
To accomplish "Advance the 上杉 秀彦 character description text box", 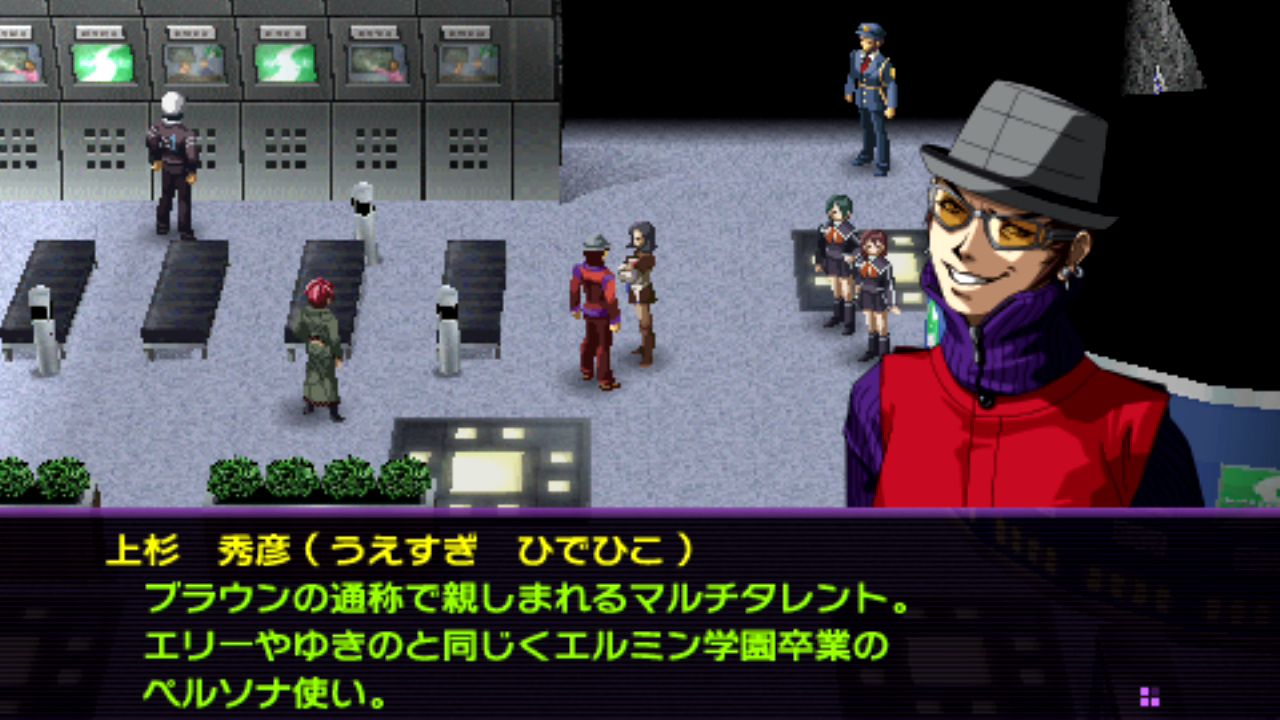I will pos(640,615).
